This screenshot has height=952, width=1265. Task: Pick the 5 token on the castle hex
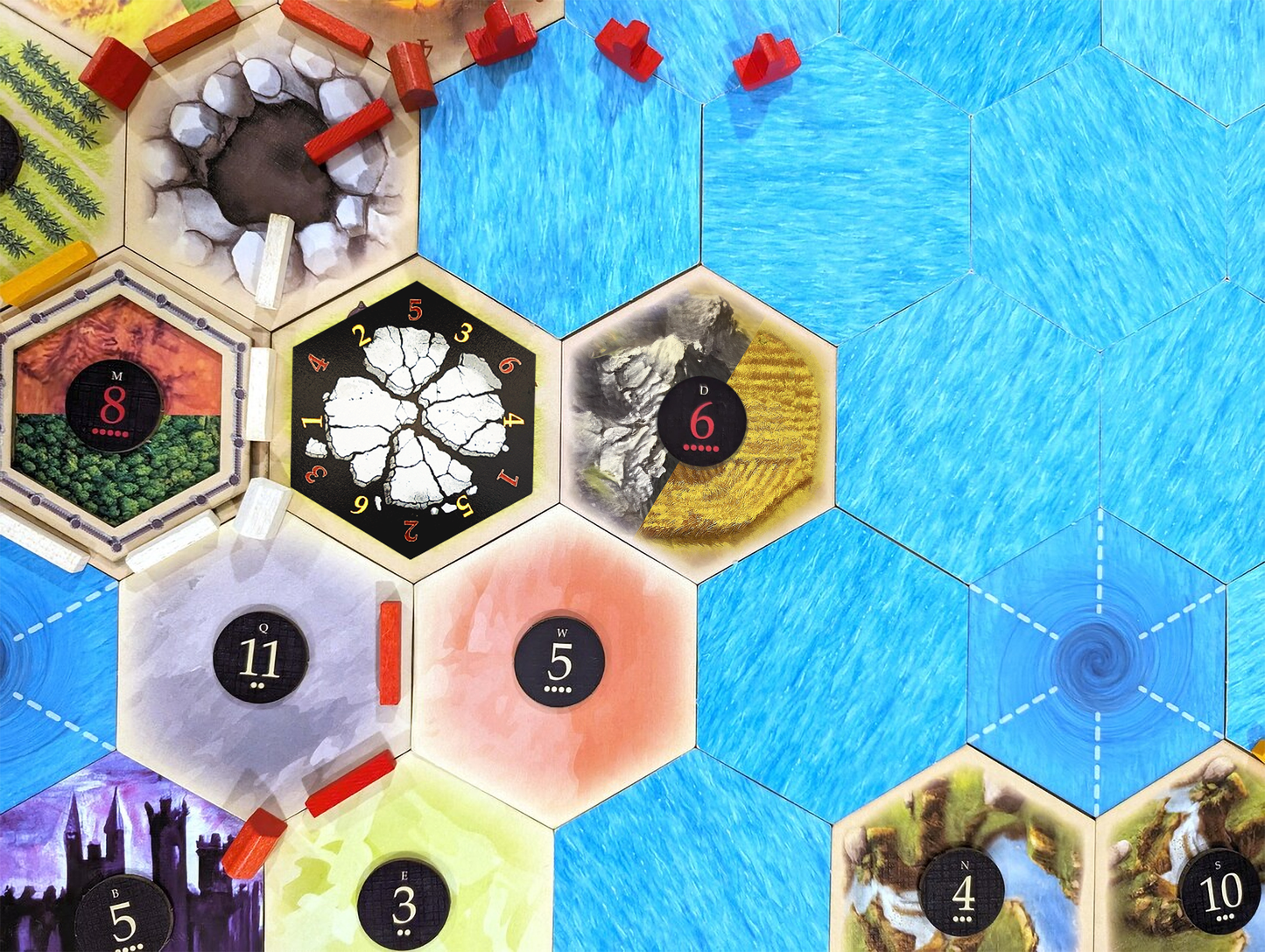pyautogui.click(x=123, y=919)
